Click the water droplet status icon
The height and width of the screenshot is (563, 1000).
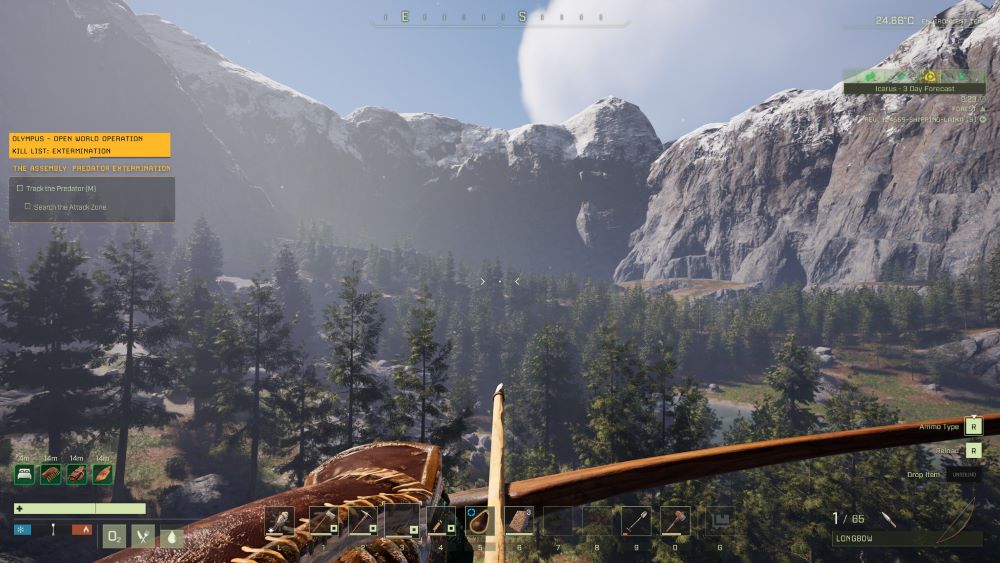click(172, 537)
